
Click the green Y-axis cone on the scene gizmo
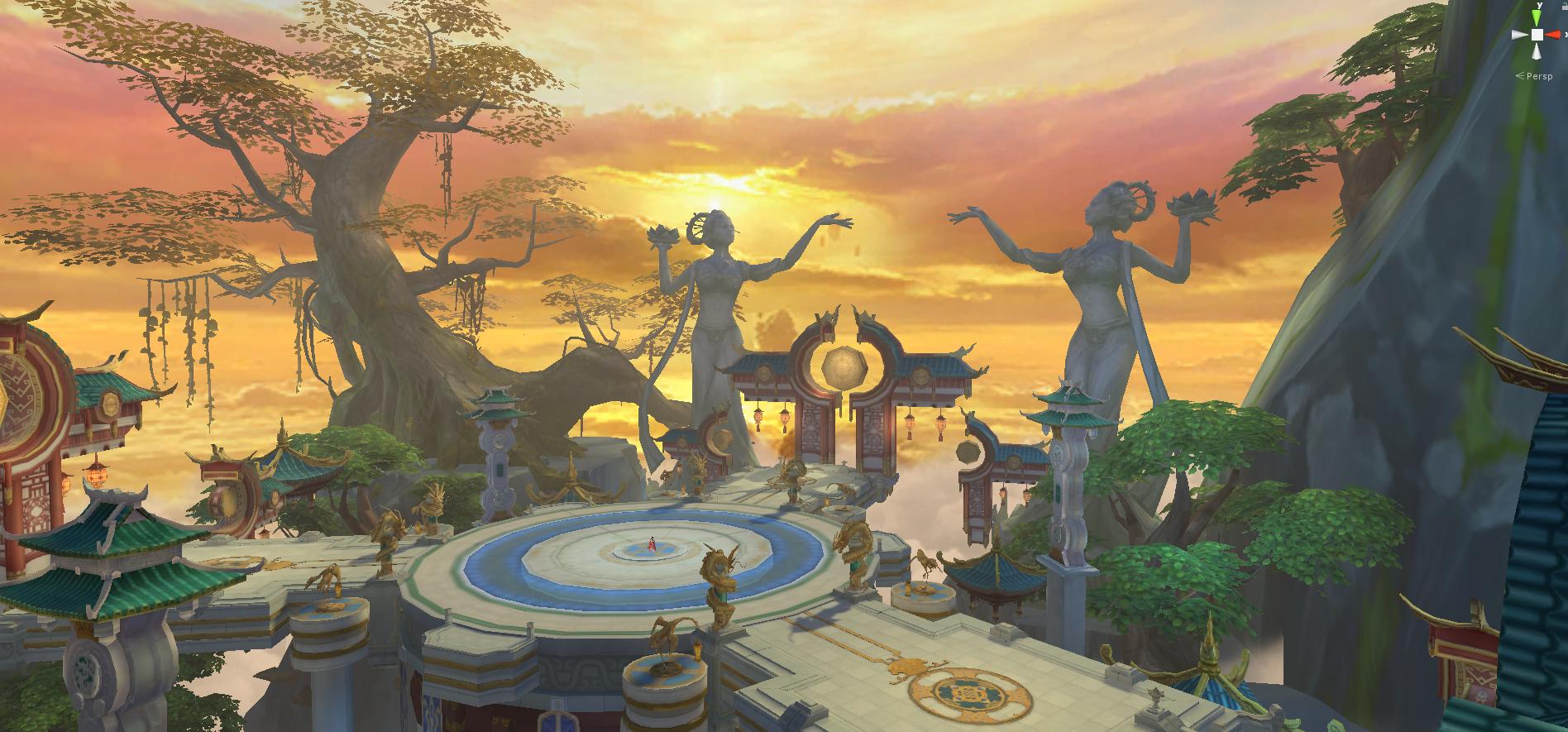click(x=1537, y=17)
